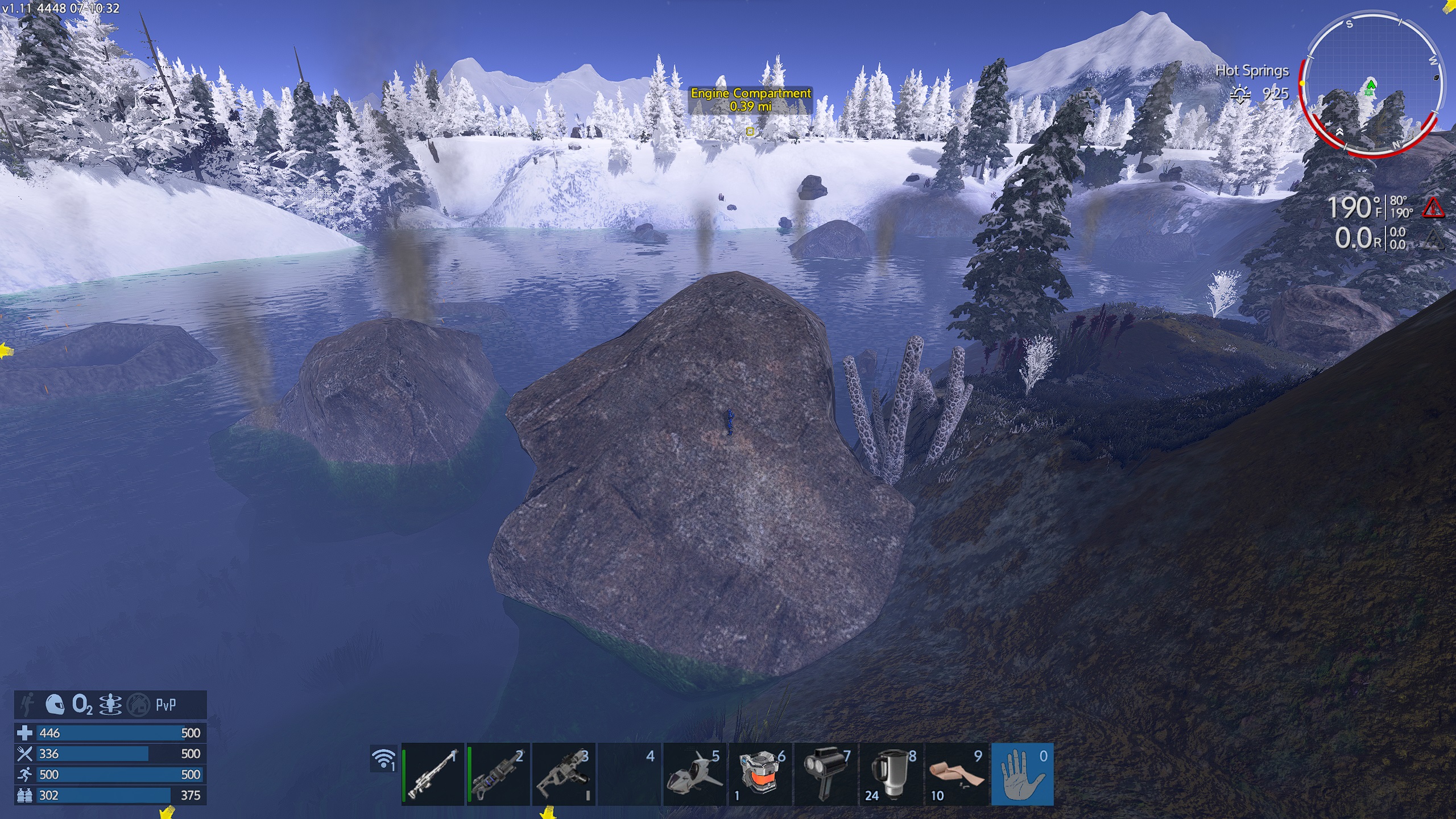Click the O2 oxygen indicator icon

click(x=82, y=705)
